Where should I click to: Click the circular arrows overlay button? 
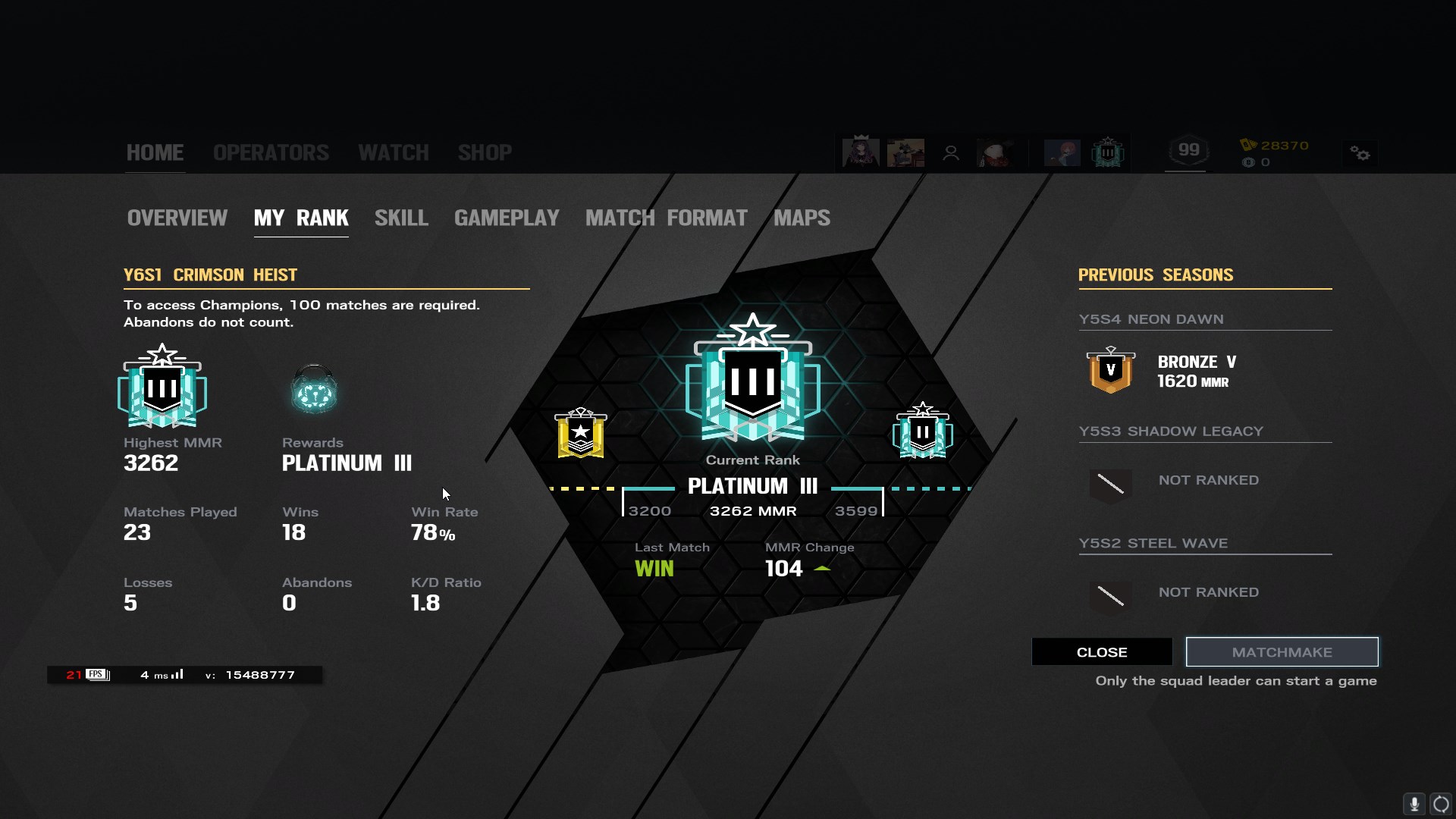(x=1441, y=803)
